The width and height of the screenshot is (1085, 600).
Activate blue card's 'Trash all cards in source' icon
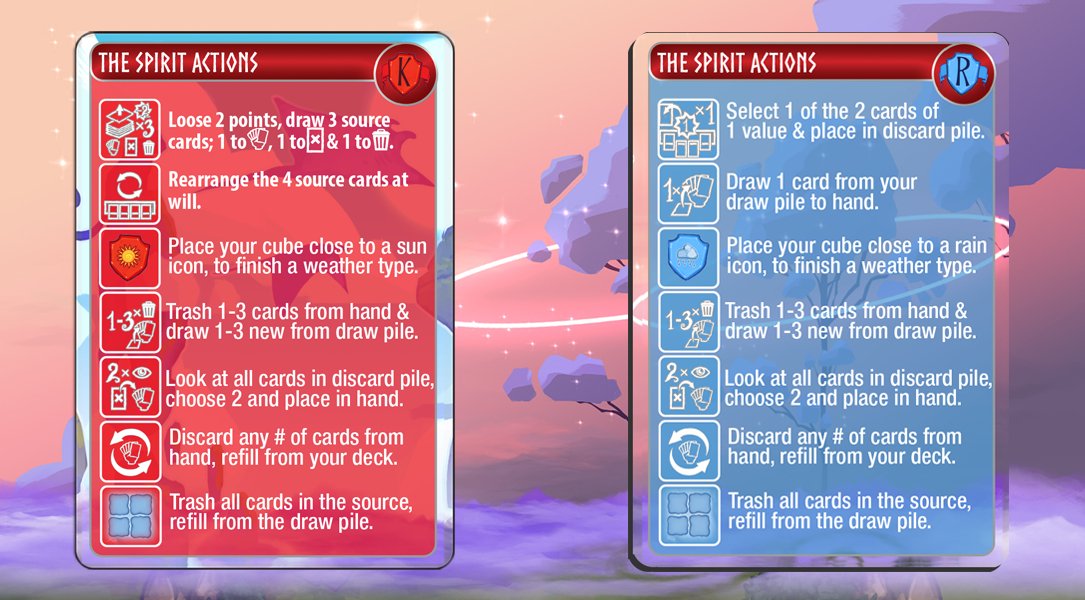click(689, 513)
